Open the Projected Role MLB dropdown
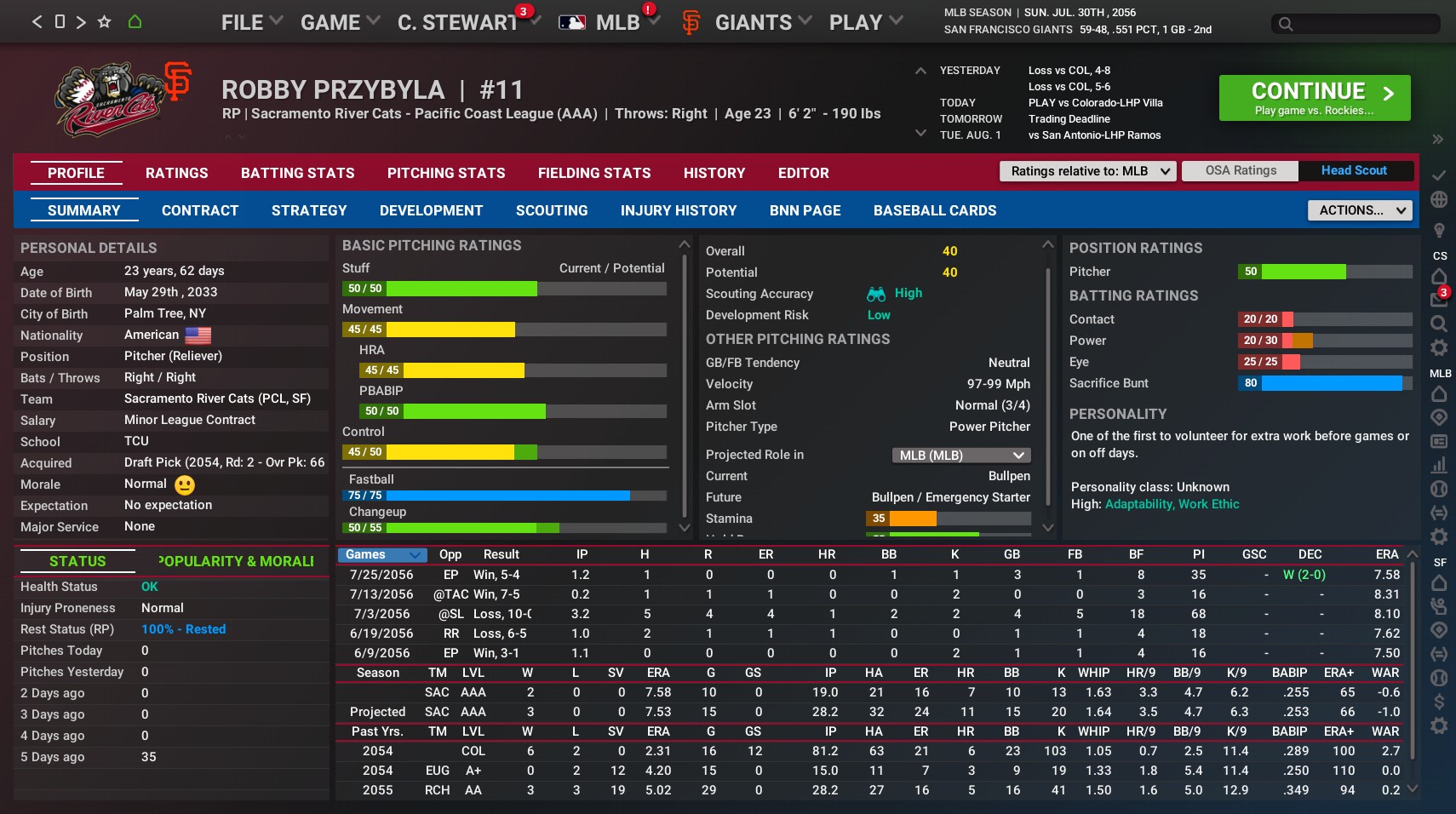The image size is (1456, 814). tap(960, 456)
